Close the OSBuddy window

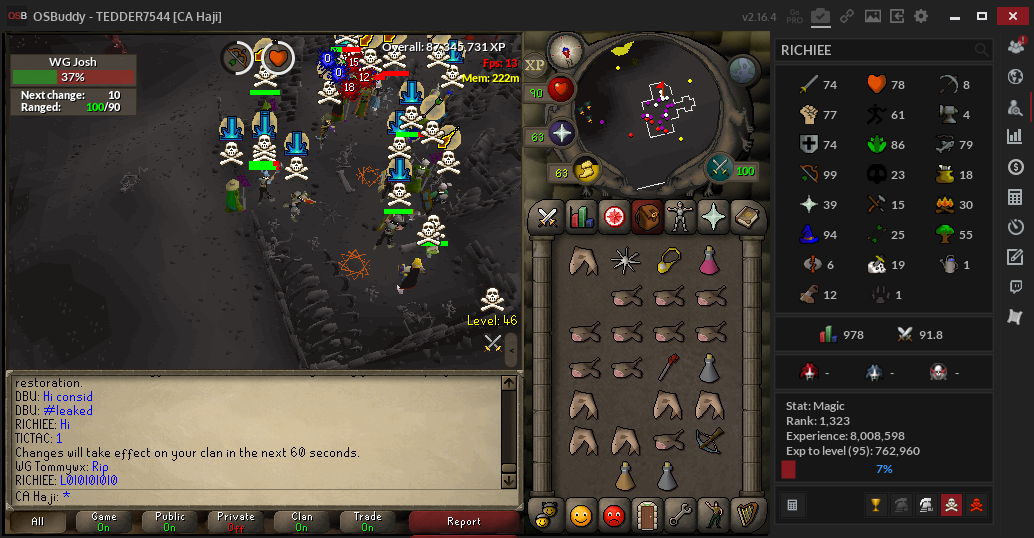click(1010, 16)
